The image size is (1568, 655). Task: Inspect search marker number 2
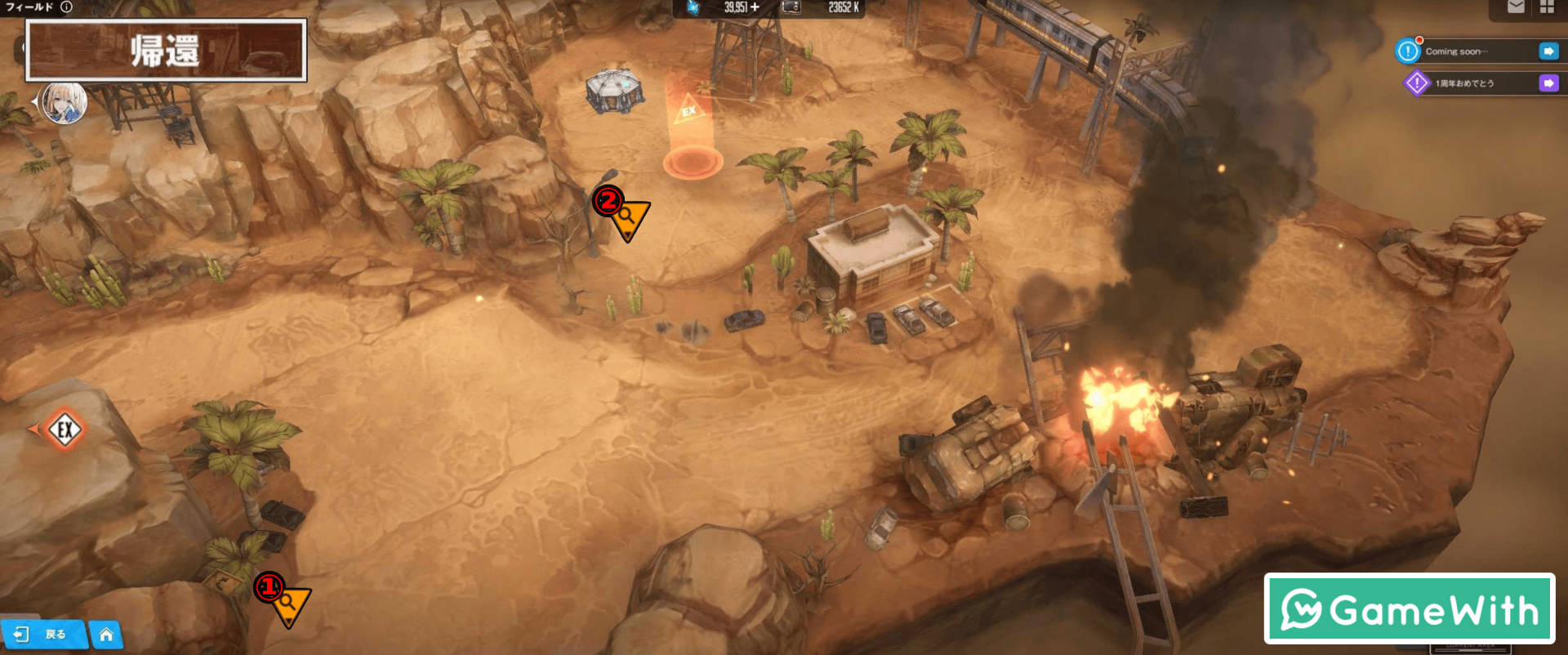(628, 217)
